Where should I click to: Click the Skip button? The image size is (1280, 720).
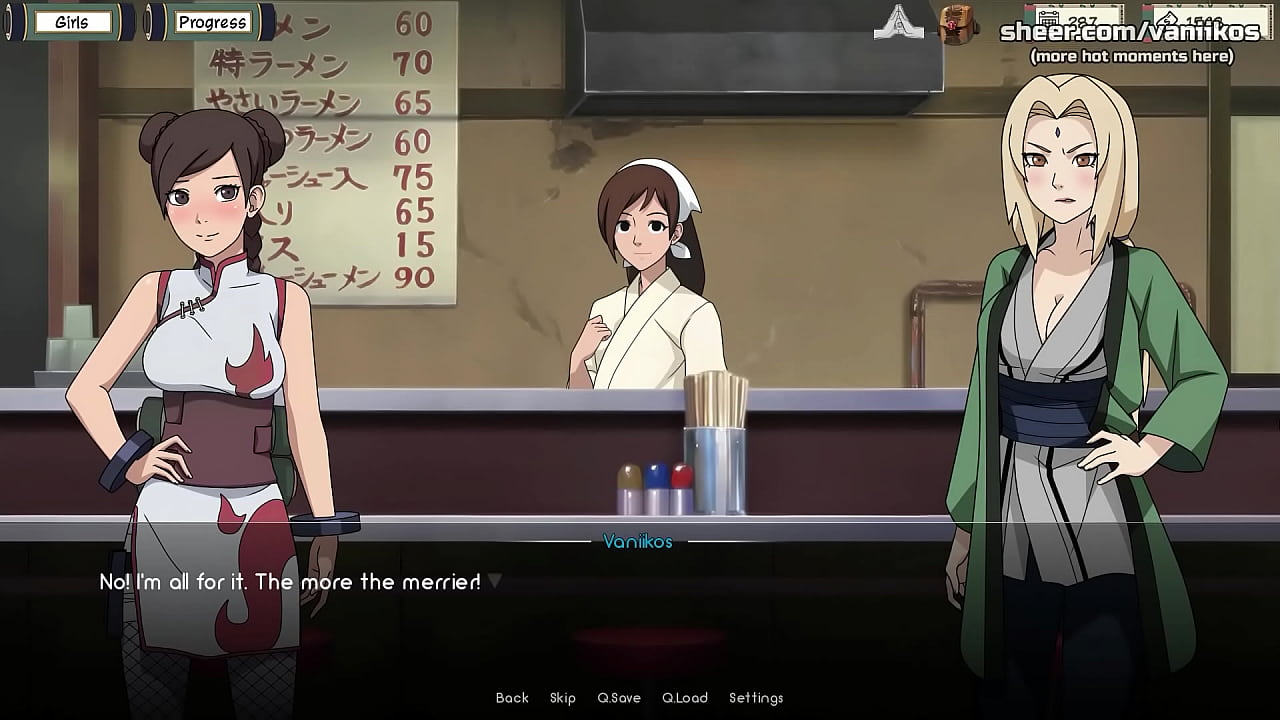point(563,698)
